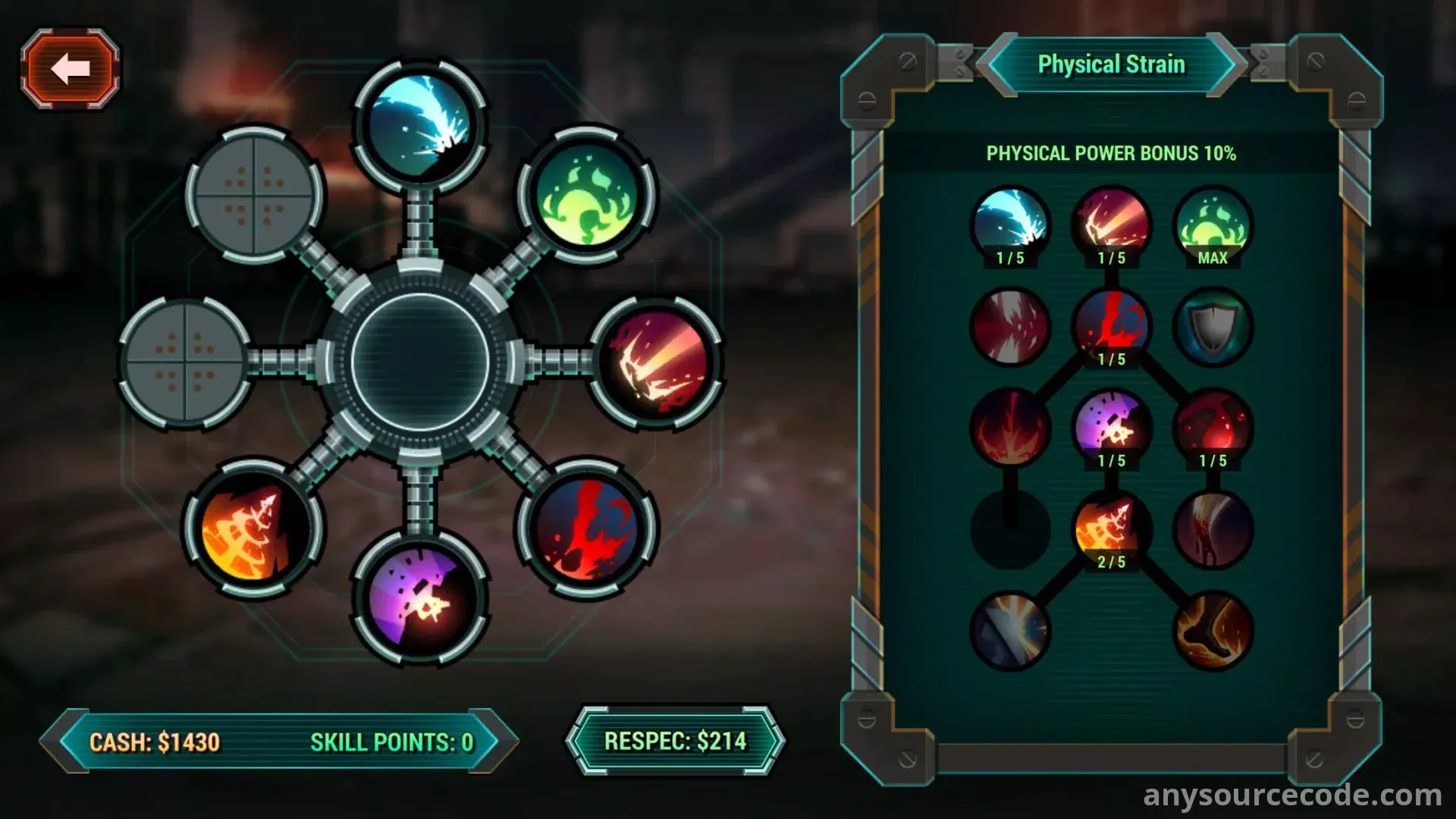Choose the green flame slot on the skill wheel
The height and width of the screenshot is (819, 1456).
(x=586, y=196)
